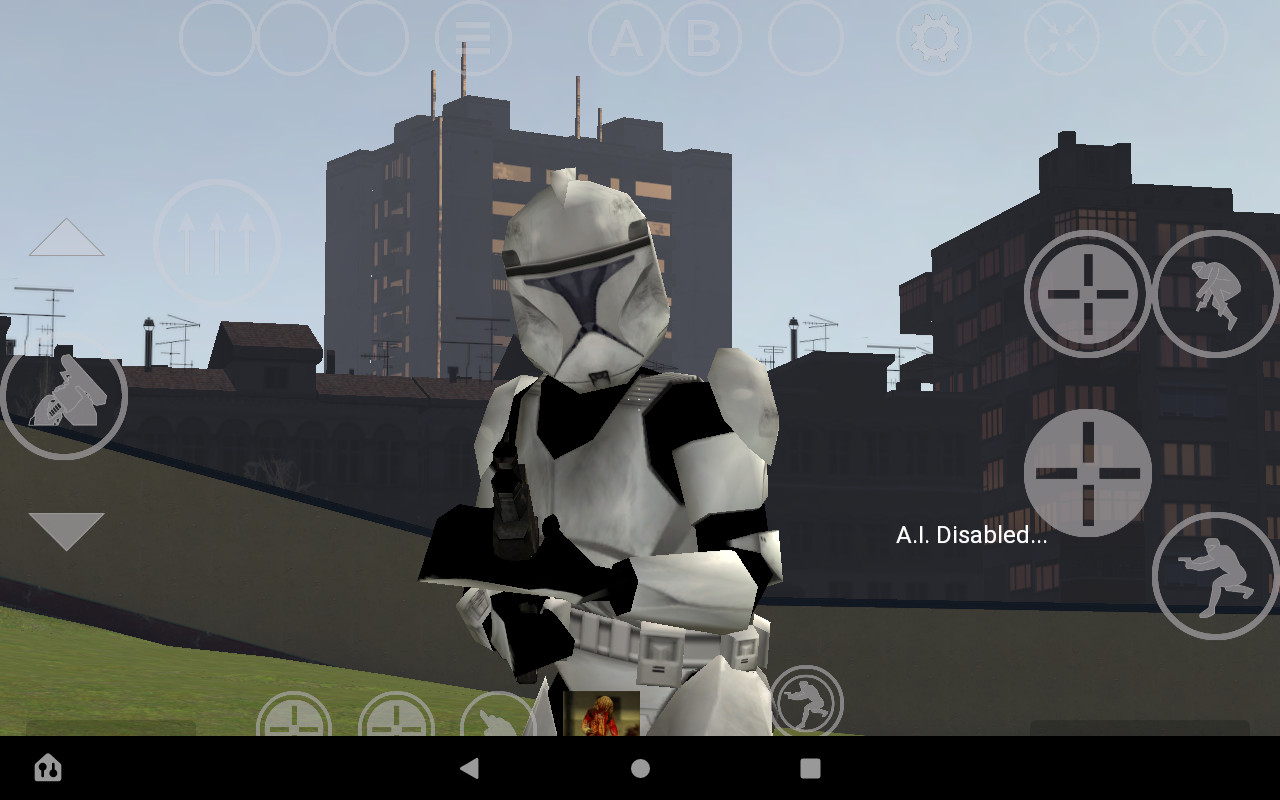Open the gear settings icon
1280x800 pixels.
pyautogui.click(x=933, y=38)
